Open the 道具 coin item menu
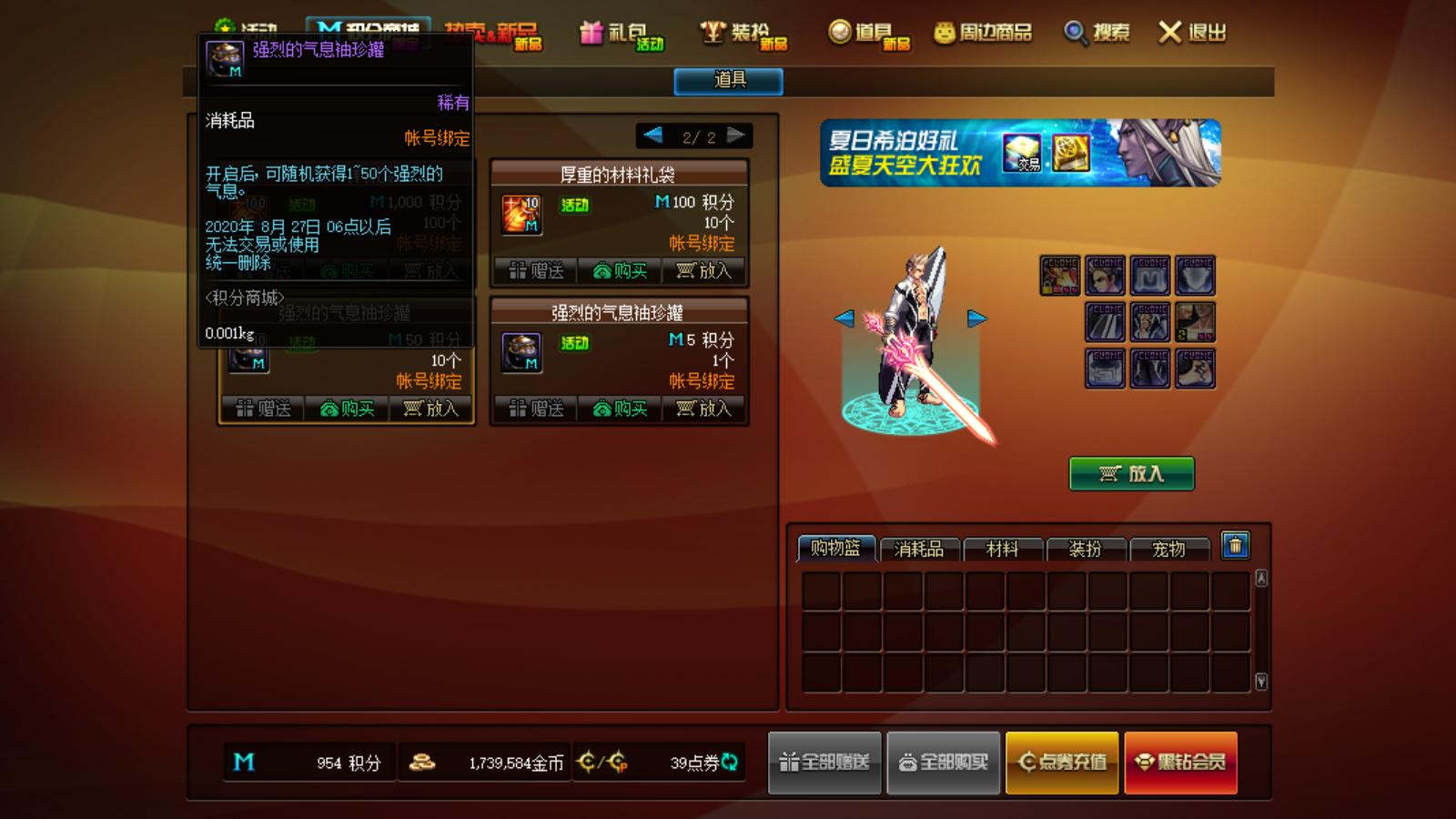 (864, 32)
